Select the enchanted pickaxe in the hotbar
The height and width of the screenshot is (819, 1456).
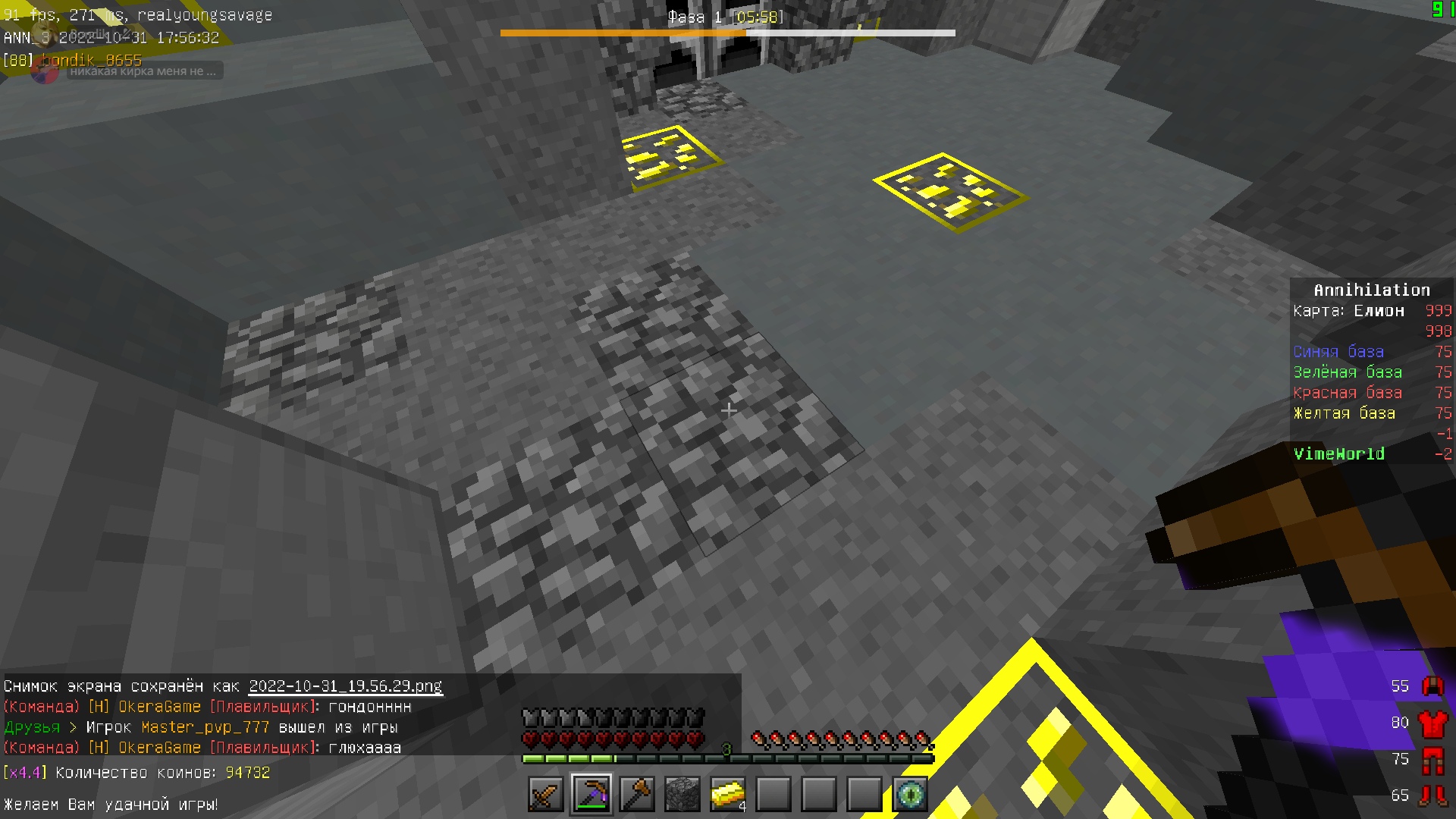tap(591, 795)
